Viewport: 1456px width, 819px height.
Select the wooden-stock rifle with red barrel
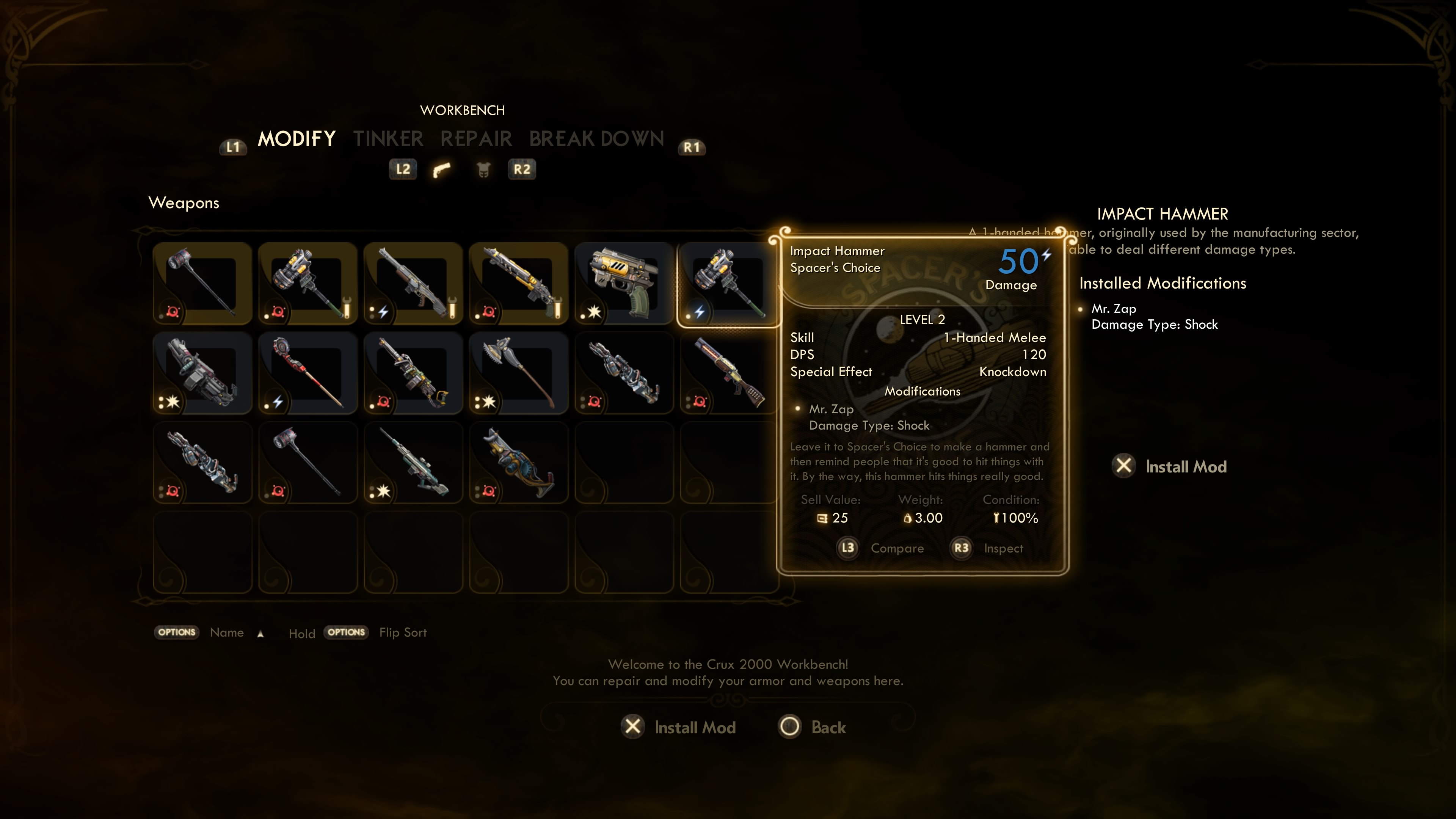pos(728,373)
